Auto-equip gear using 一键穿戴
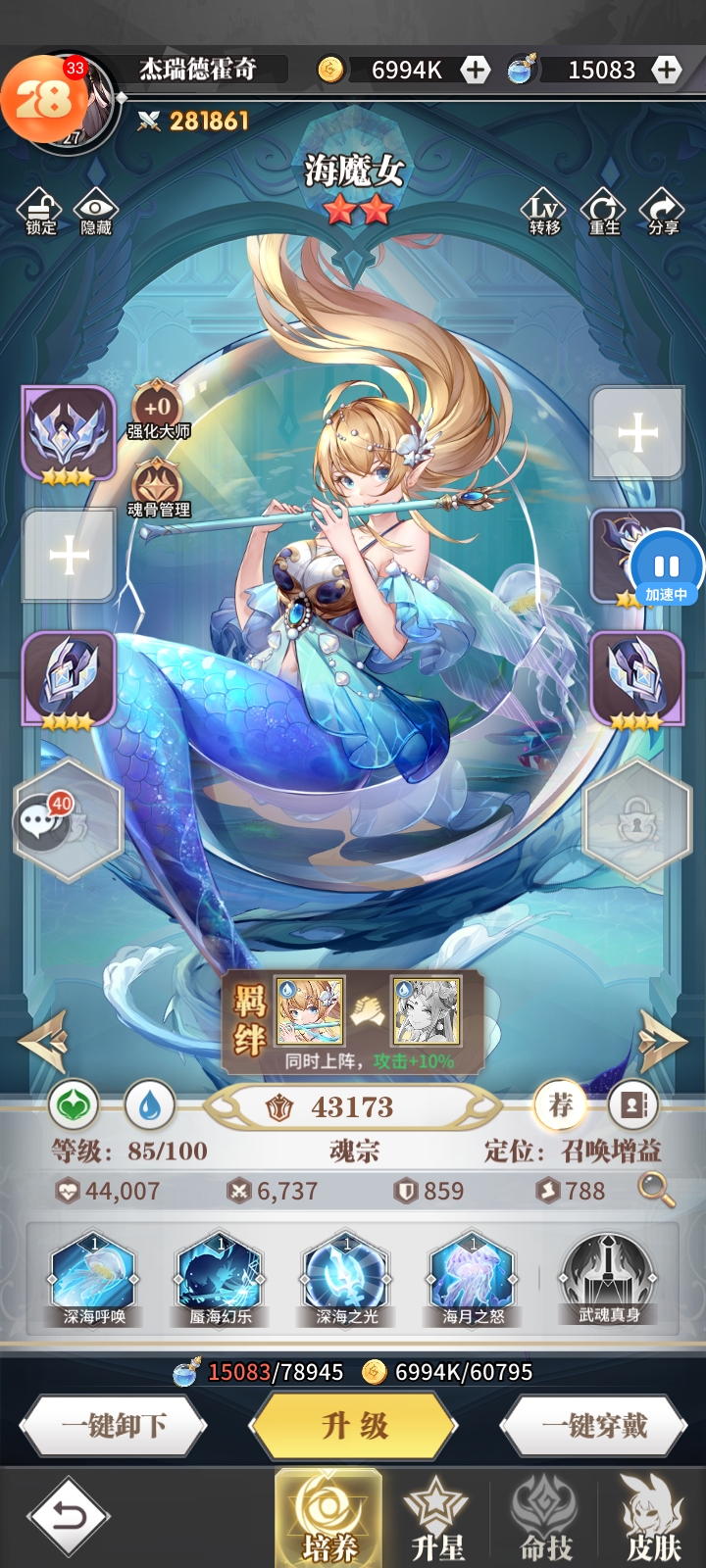The width and height of the screenshot is (706, 1568). 594,1426
